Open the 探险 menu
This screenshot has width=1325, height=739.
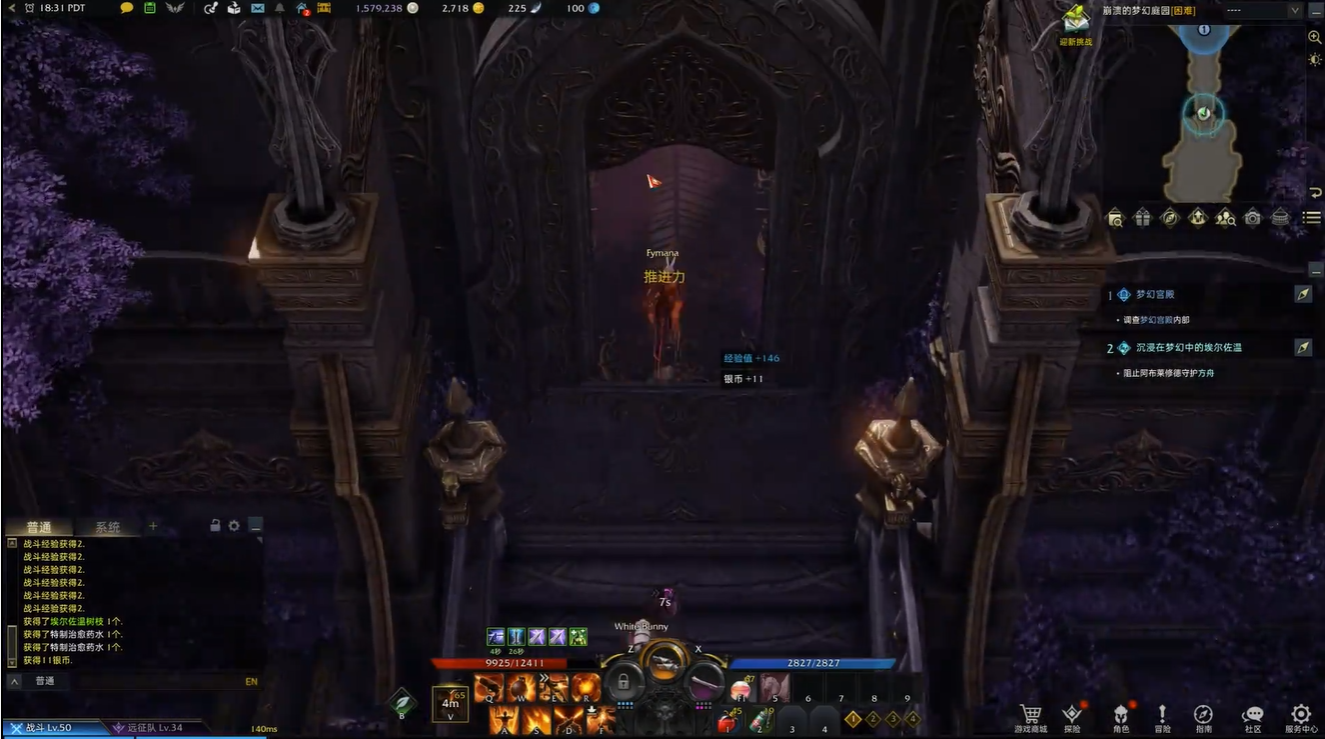[1071, 716]
